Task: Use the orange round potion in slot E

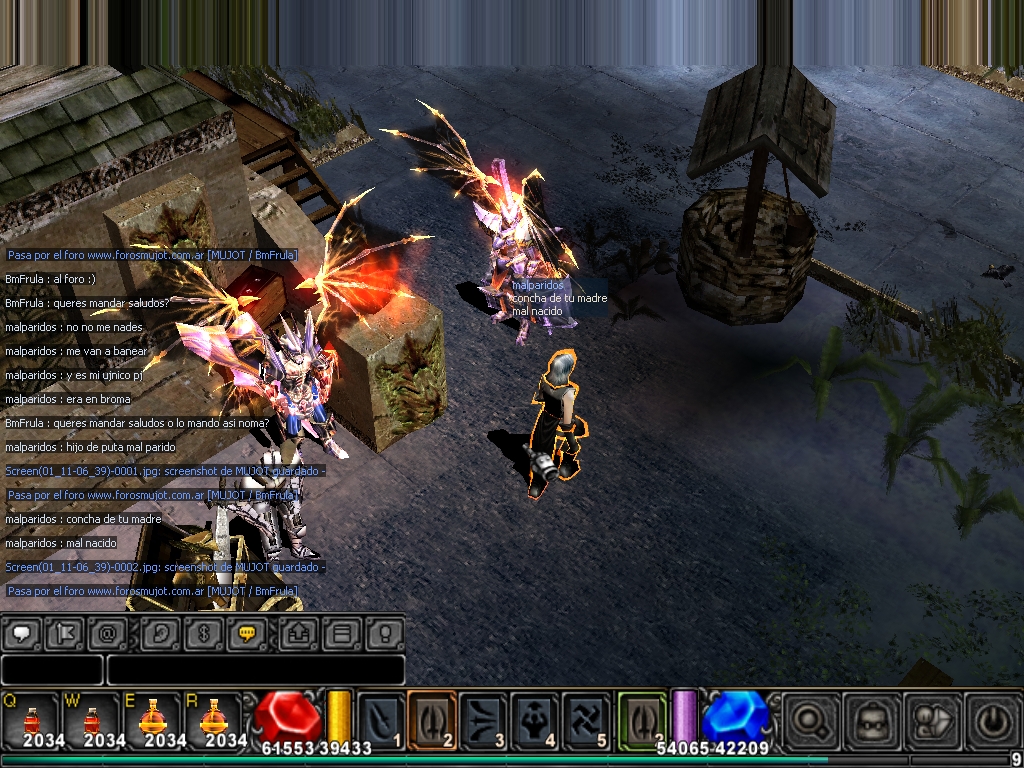Action: tap(151, 718)
